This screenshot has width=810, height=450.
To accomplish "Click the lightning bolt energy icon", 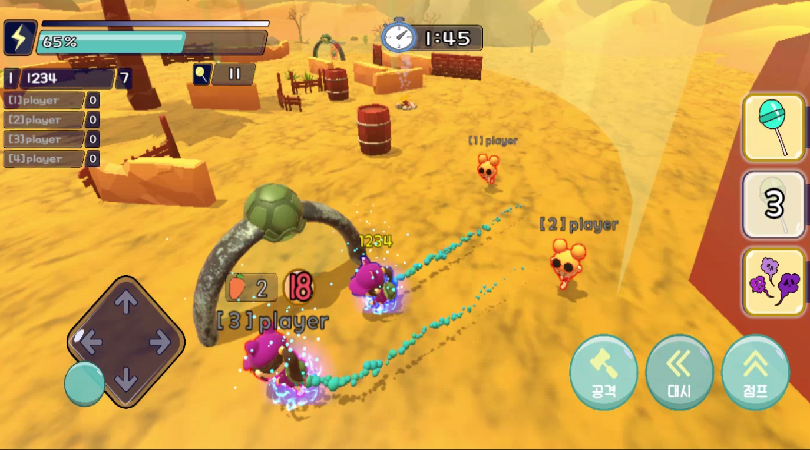I will click(19, 38).
